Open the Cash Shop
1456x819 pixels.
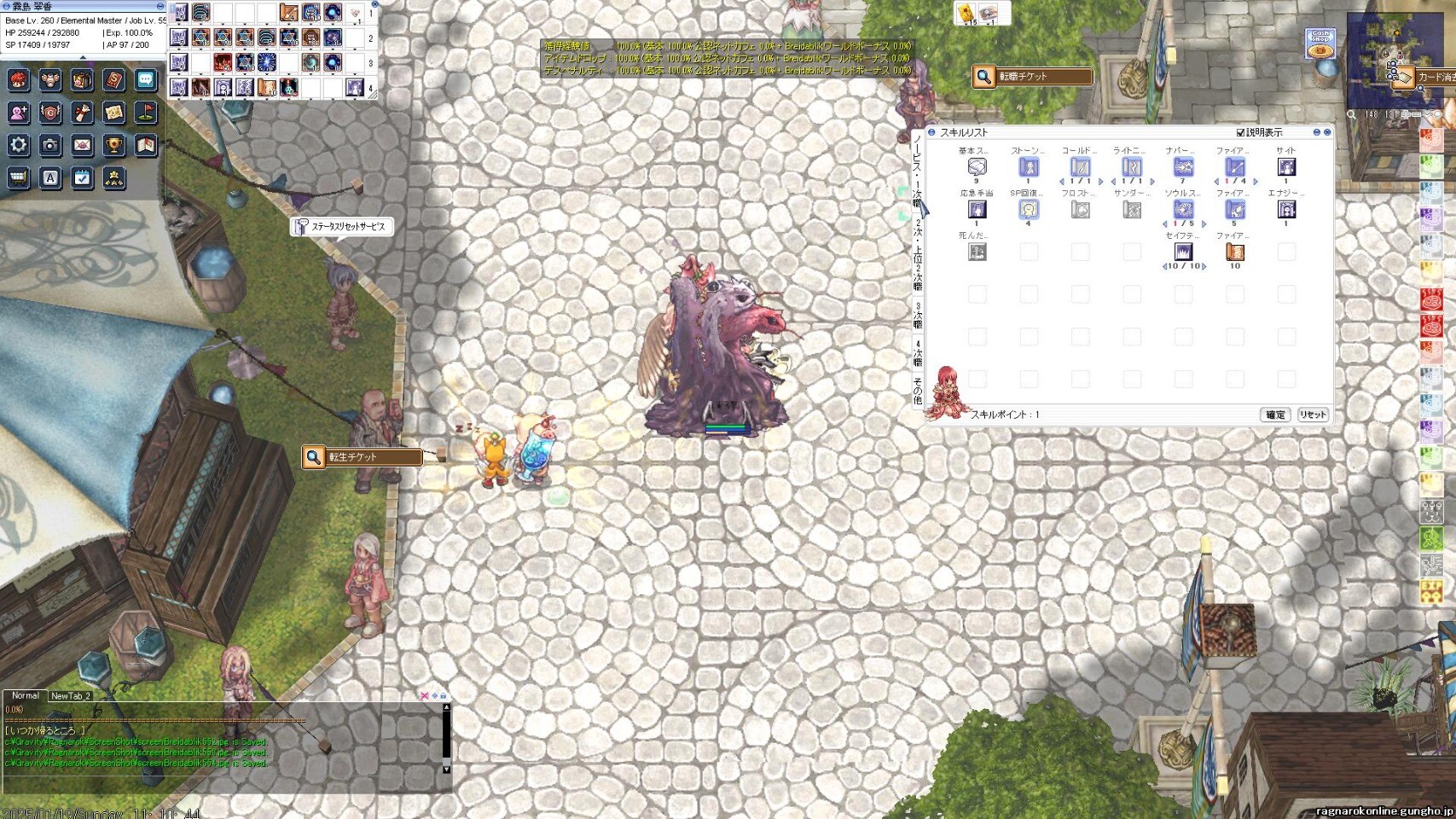pos(1320,44)
